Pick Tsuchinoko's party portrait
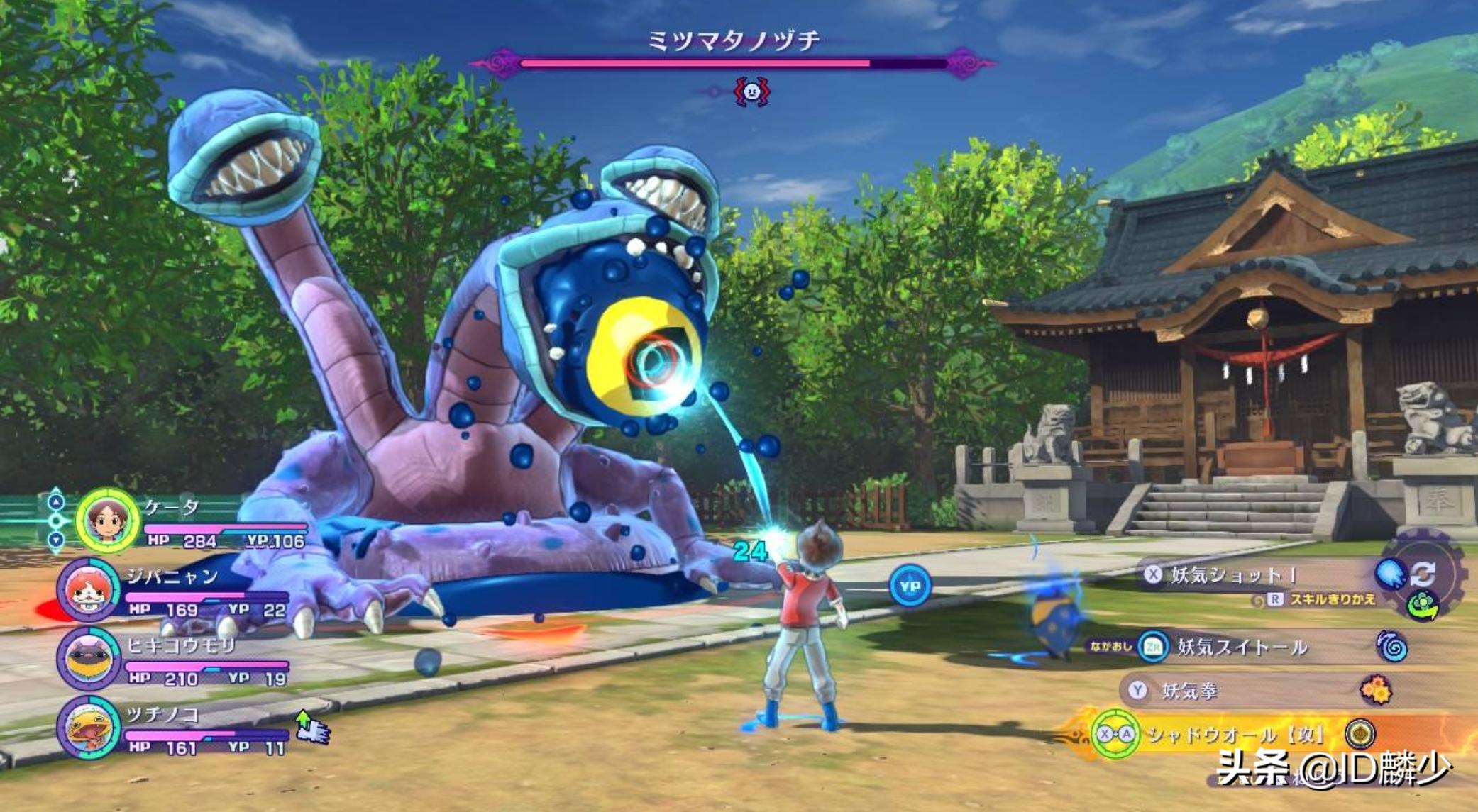 88,727
